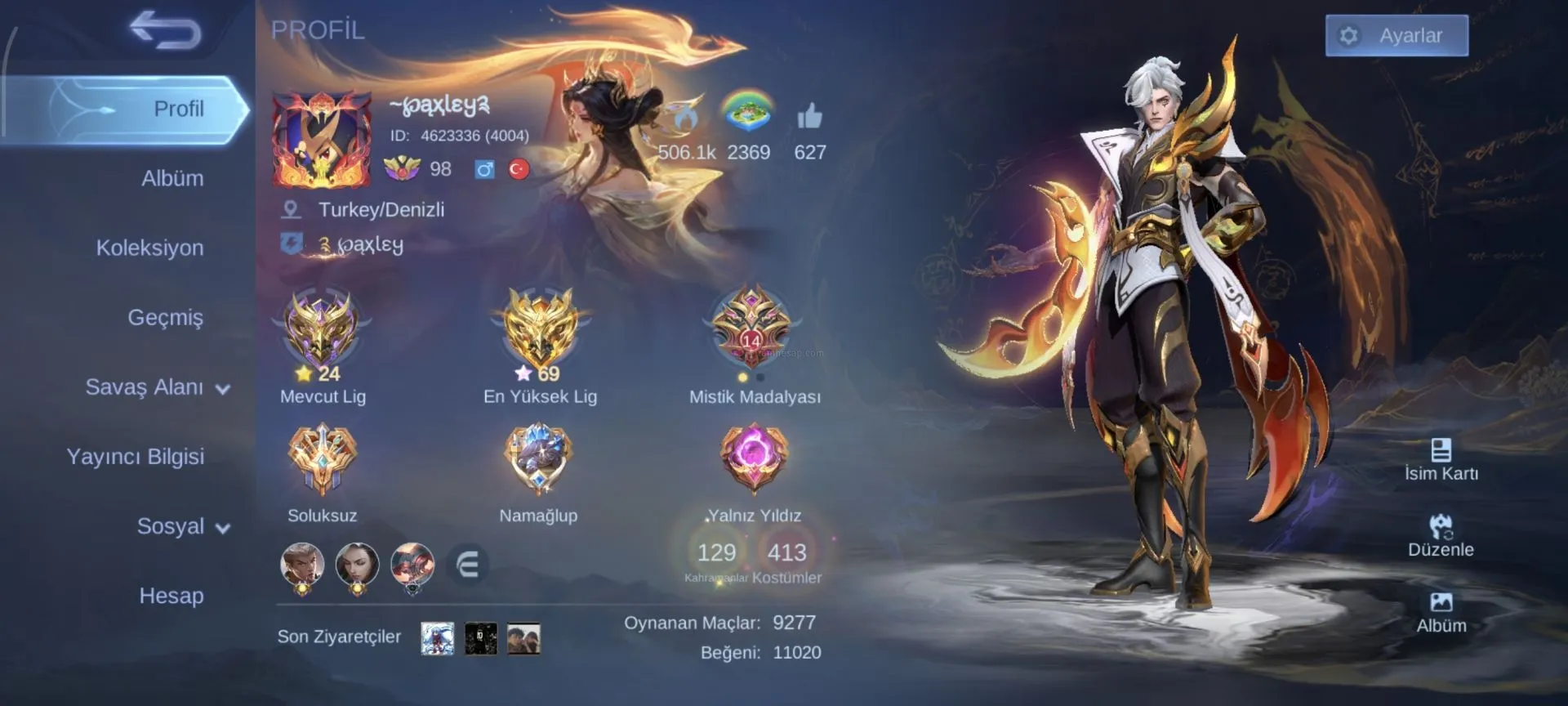Select the Yayıncı Bilgisi tab
Viewport: 1568px width, 706px height.
pos(135,457)
